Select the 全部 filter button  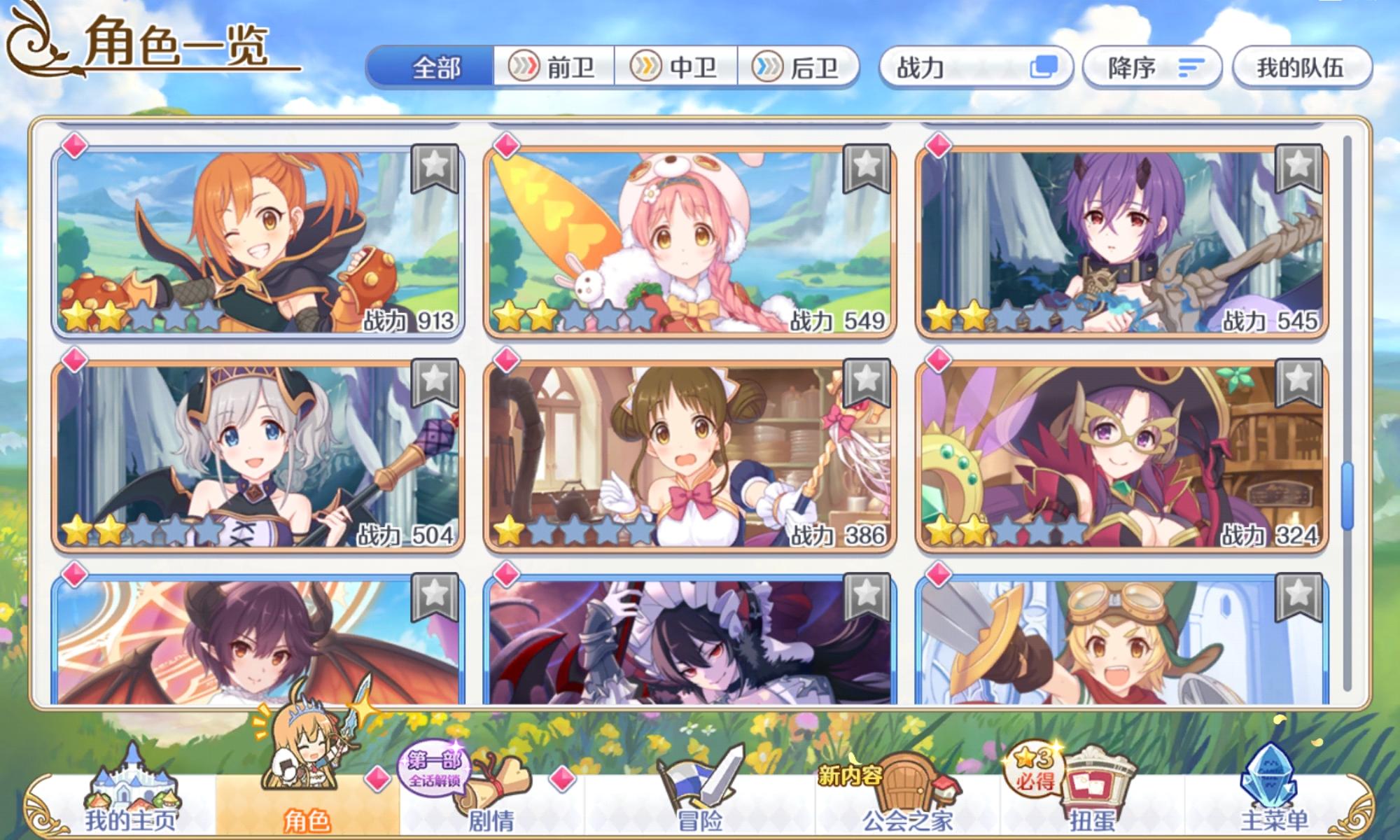pyautogui.click(x=437, y=67)
